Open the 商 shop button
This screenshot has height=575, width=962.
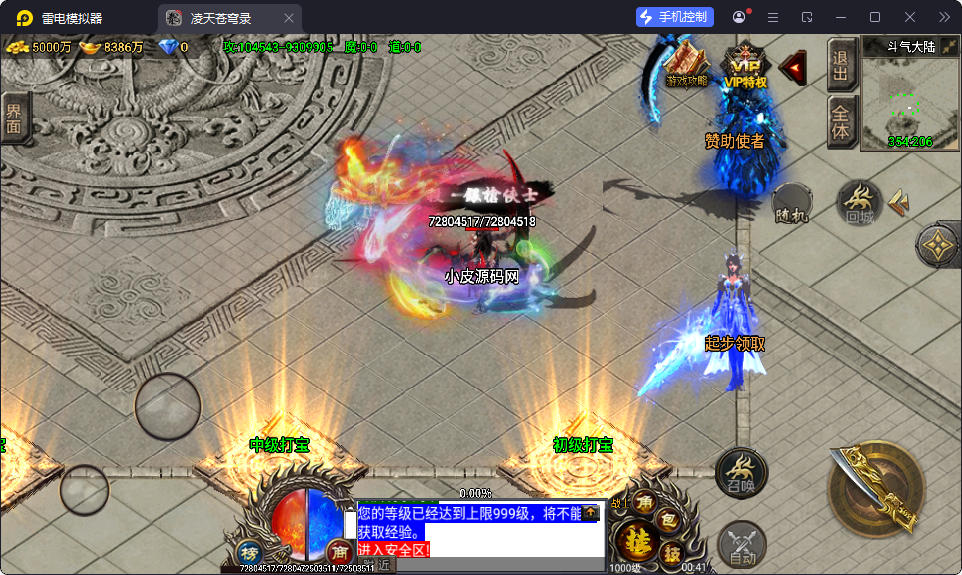[x=339, y=551]
